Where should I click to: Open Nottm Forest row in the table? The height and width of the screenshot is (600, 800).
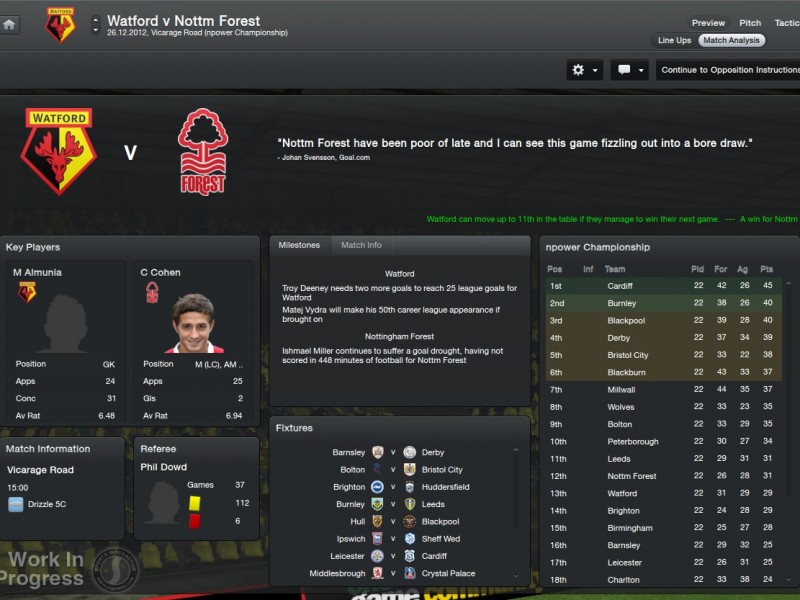coord(631,476)
